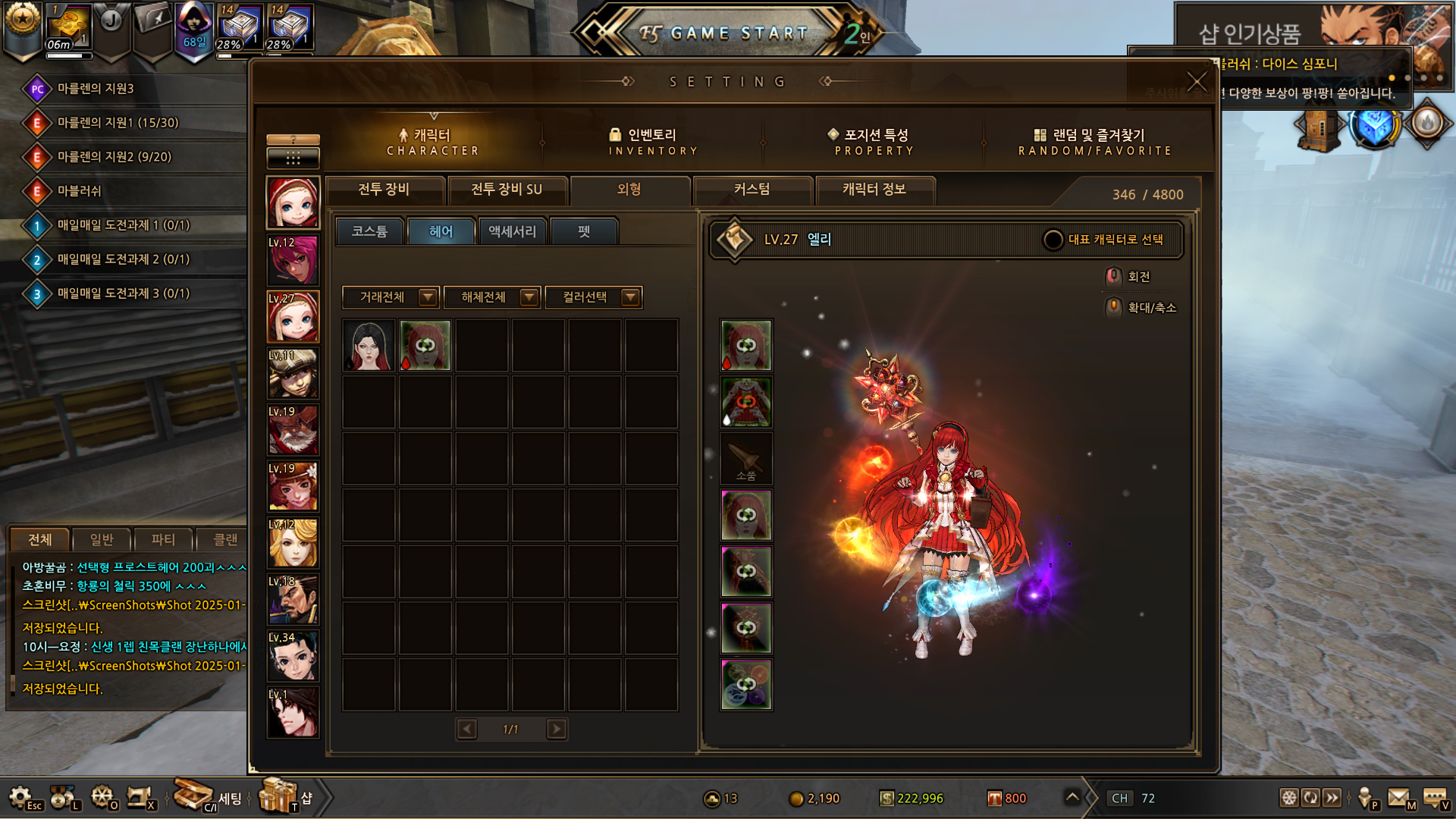The width and height of the screenshot is (1456, 819).
Task: Toggle 대표 캐릭터로 선택 radio button
Action: pos(1053,240)
